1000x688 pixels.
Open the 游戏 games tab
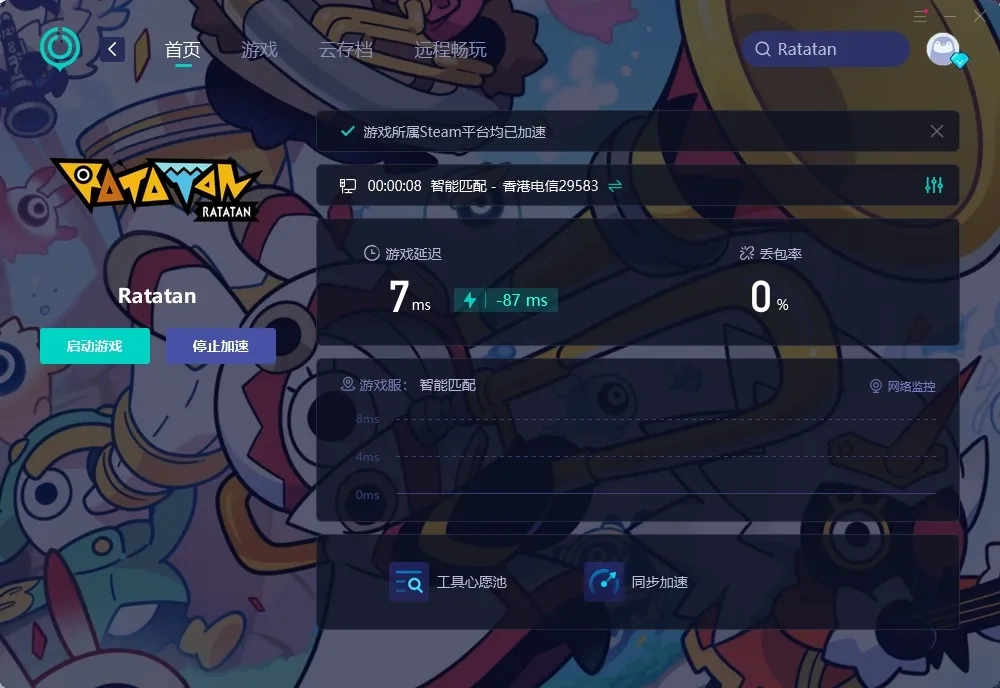[x=259, y=49]
